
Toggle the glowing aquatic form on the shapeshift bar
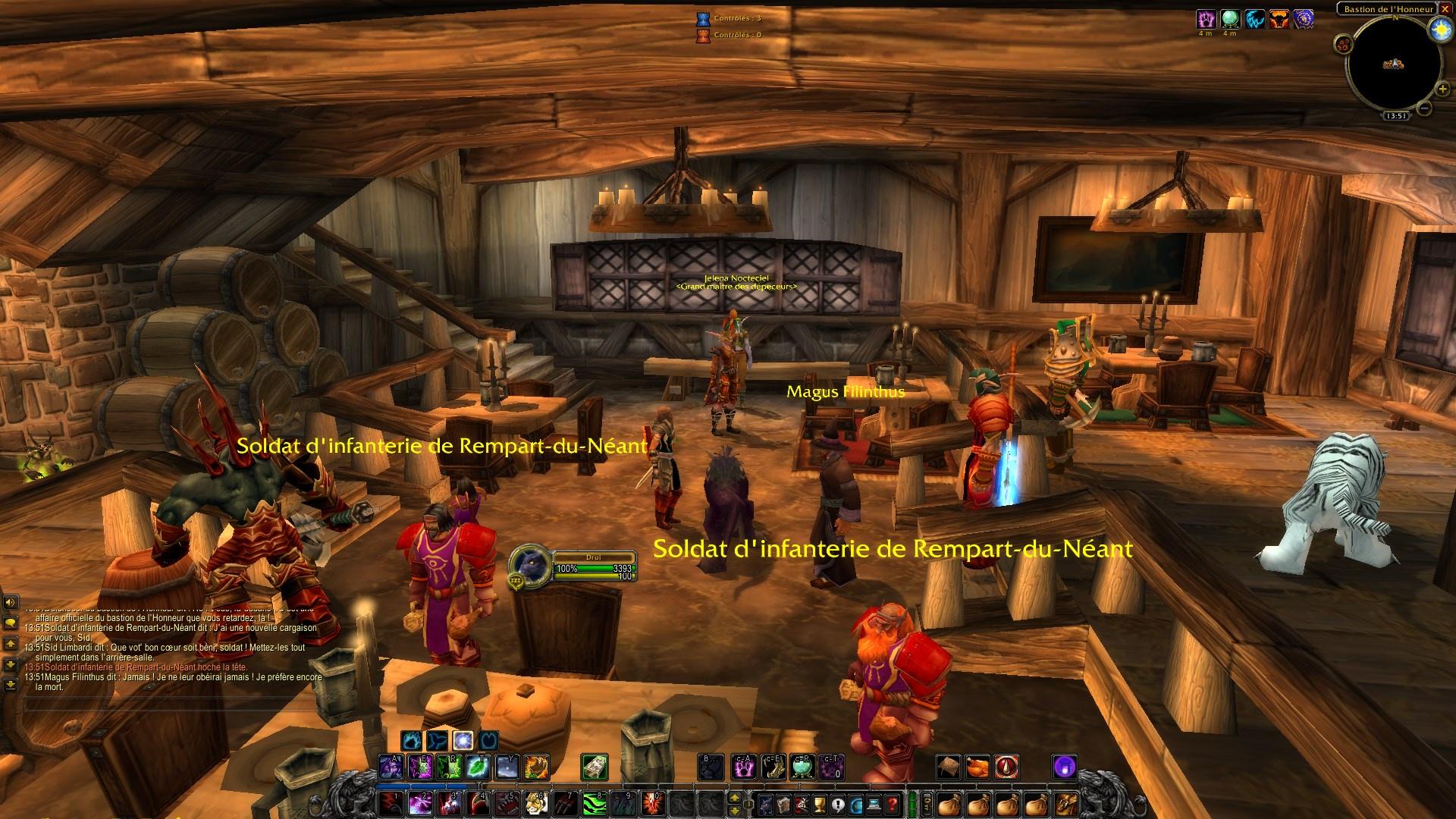pyautogui.click(x=464, y=741)
